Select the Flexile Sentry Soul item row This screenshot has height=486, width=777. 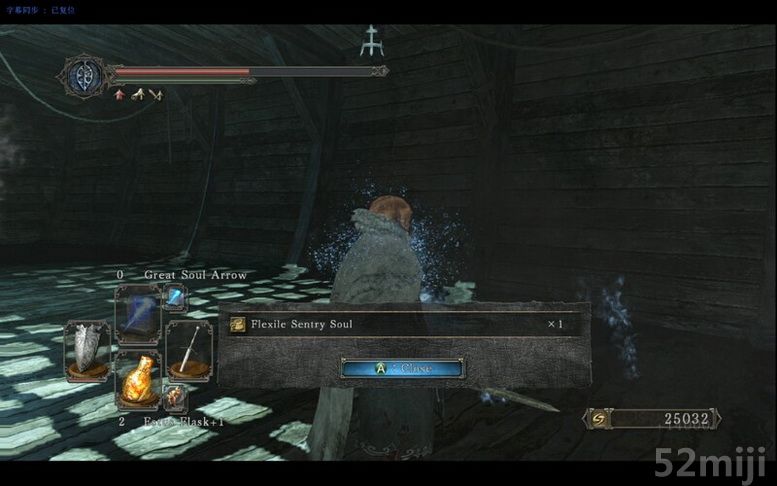pos(402,325)
